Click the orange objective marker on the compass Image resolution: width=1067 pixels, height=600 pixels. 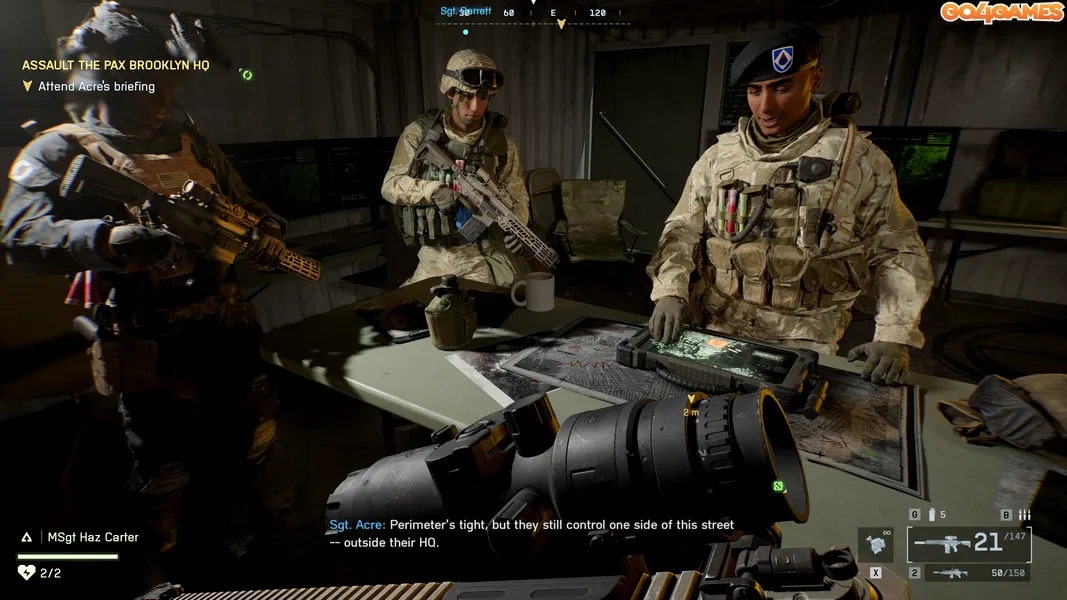[x=561, y=23]
